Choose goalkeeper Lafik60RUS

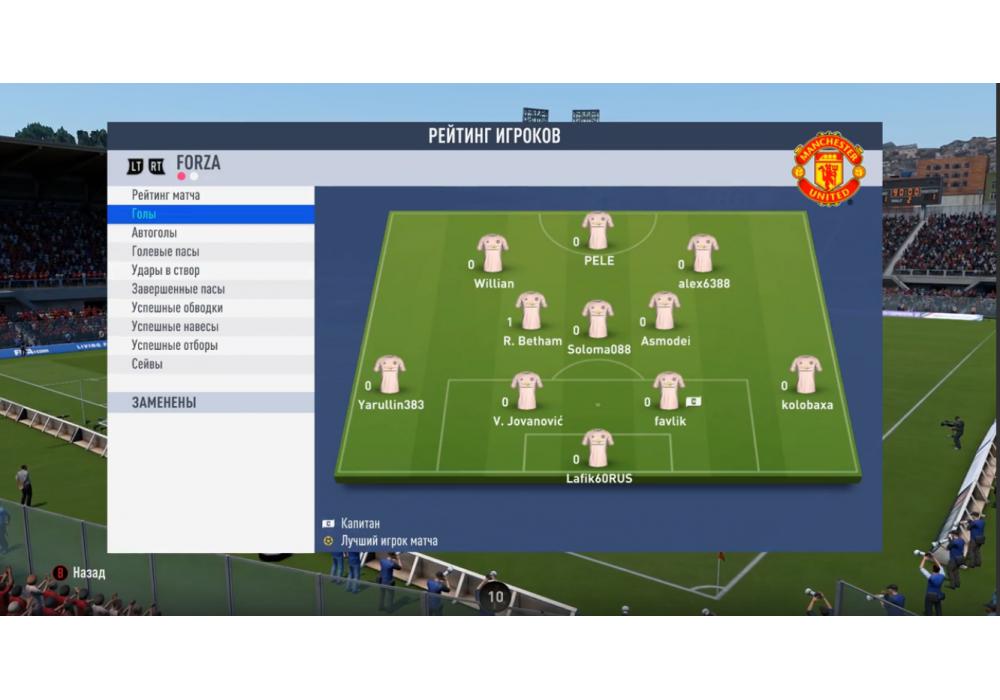598,448
